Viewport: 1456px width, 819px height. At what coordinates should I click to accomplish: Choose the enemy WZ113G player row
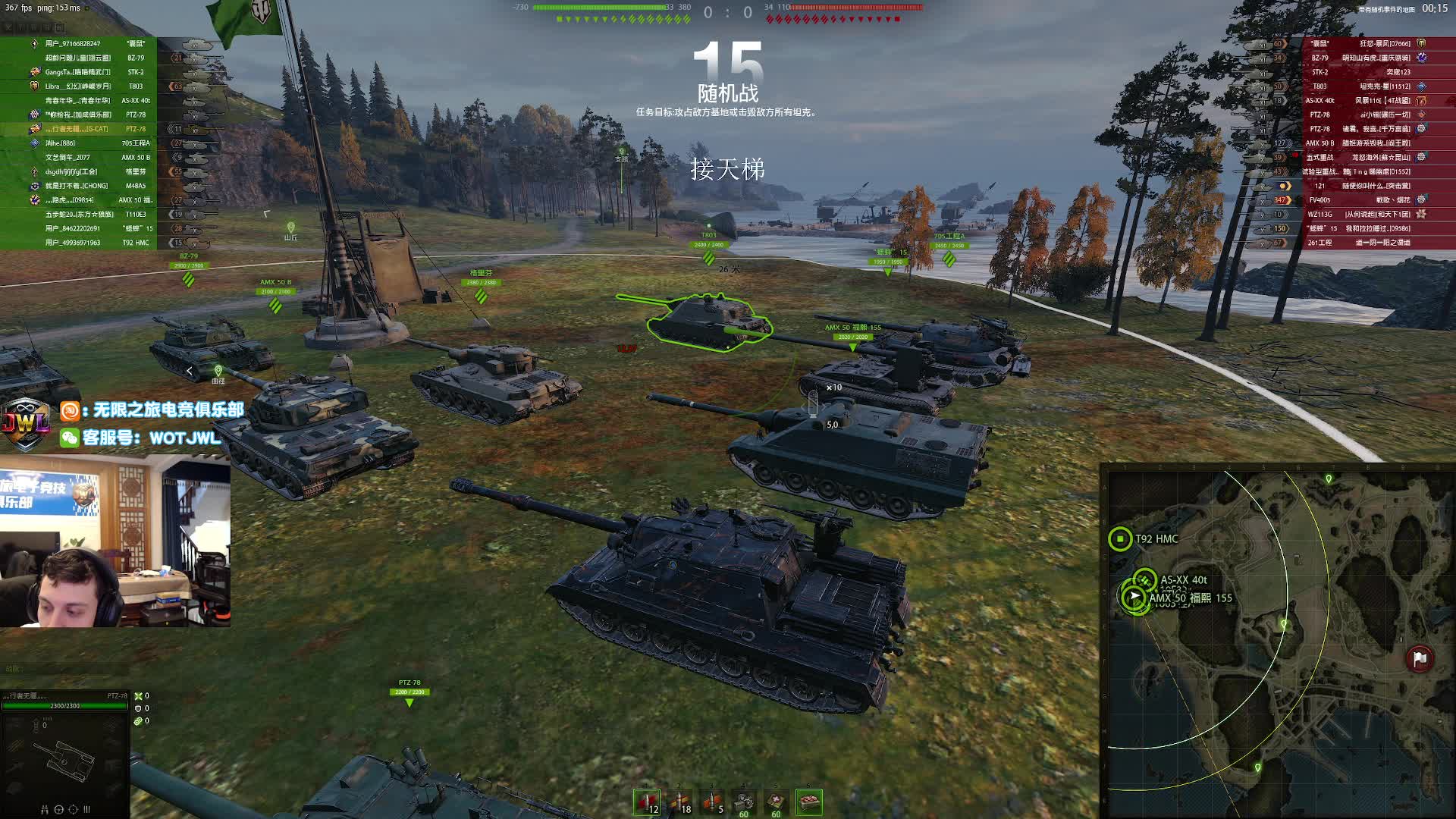click(x=1365, y=215)
